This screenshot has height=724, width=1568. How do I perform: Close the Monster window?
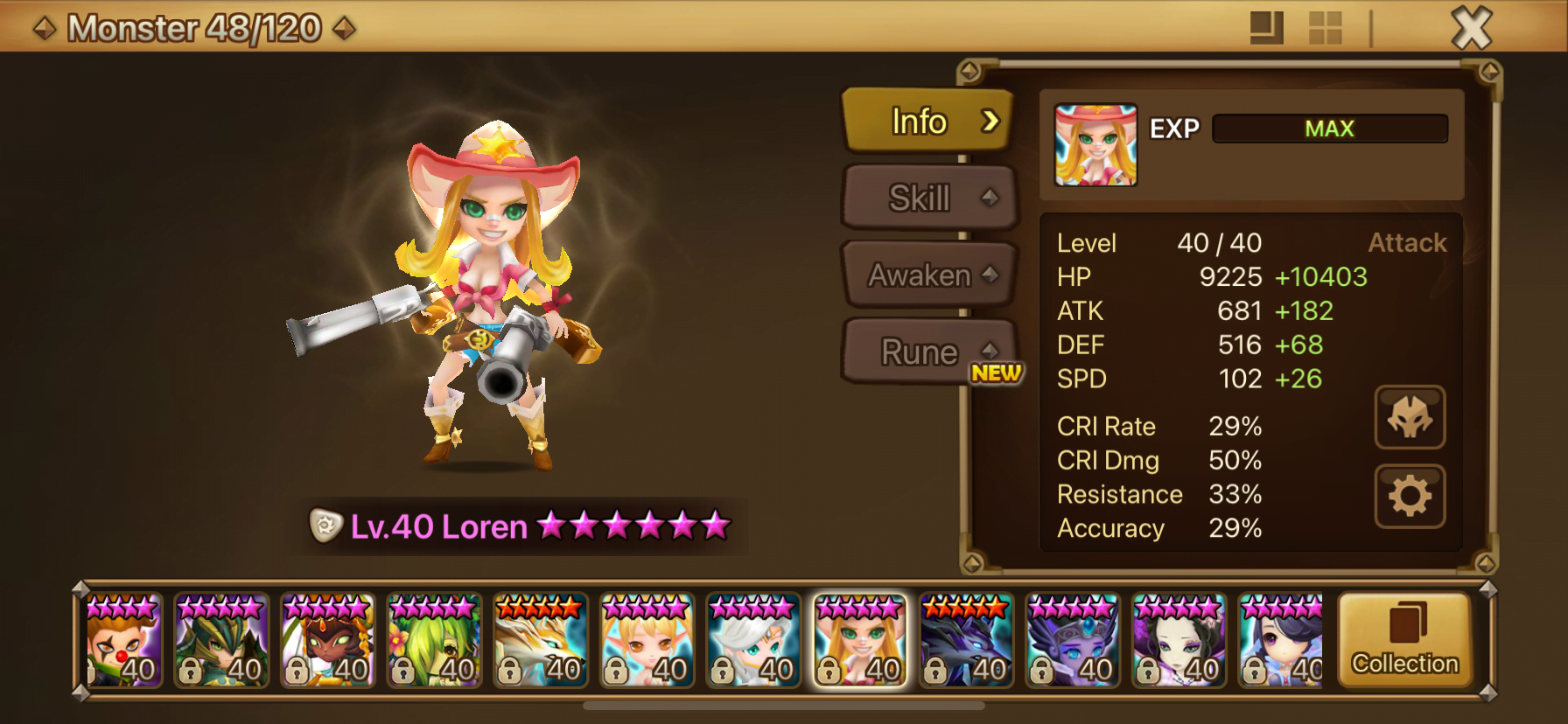point(1471,28)
